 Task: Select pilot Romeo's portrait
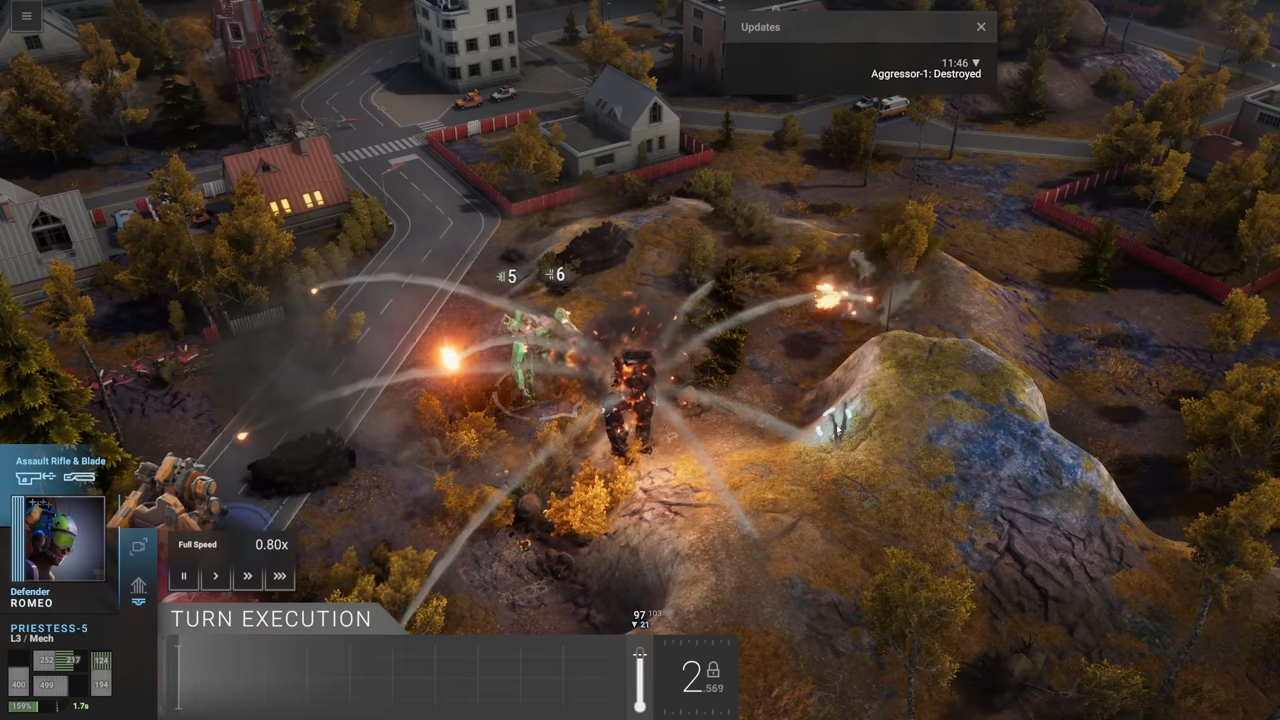58,538
